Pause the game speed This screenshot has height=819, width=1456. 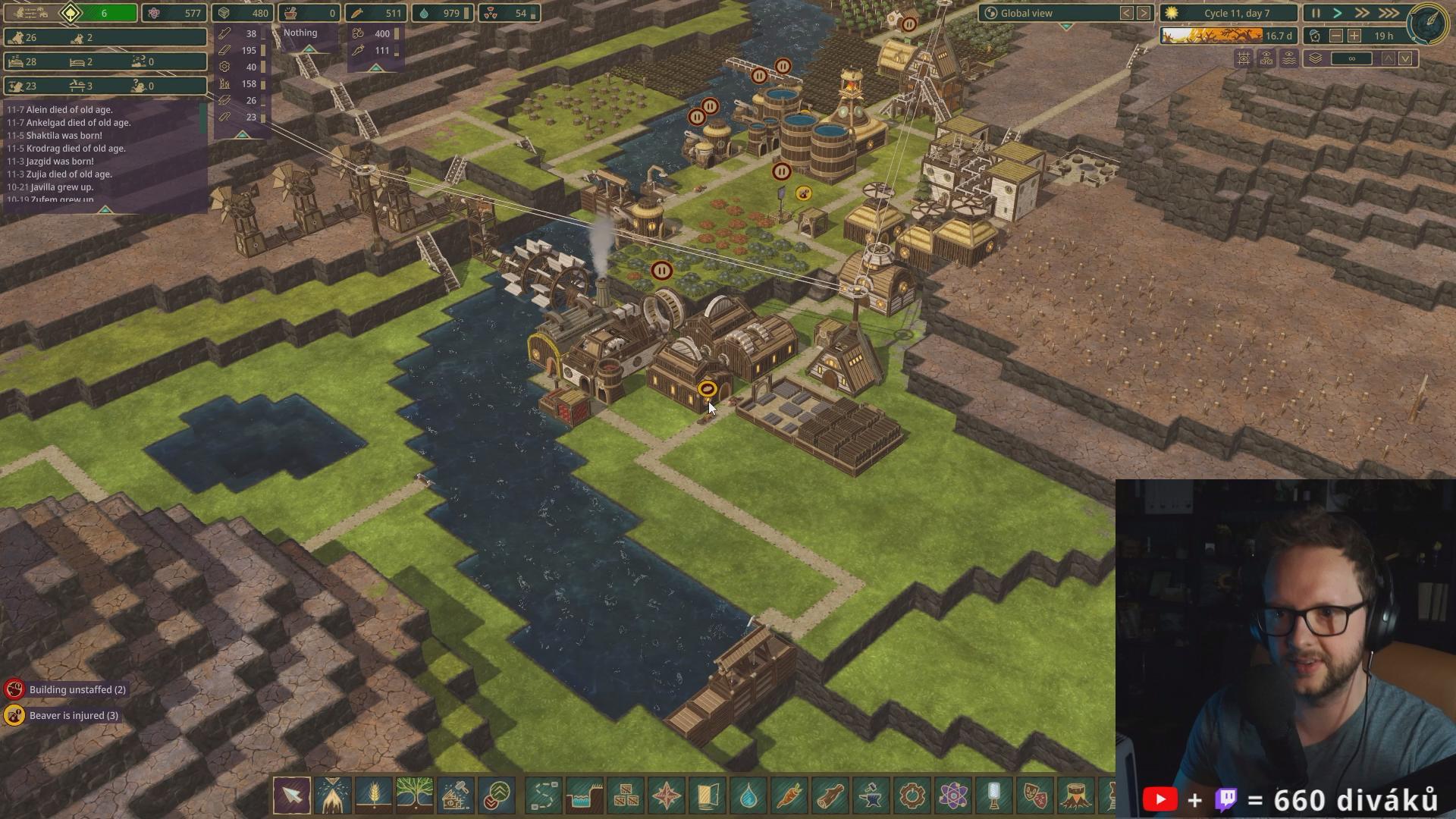point(1316,13)
